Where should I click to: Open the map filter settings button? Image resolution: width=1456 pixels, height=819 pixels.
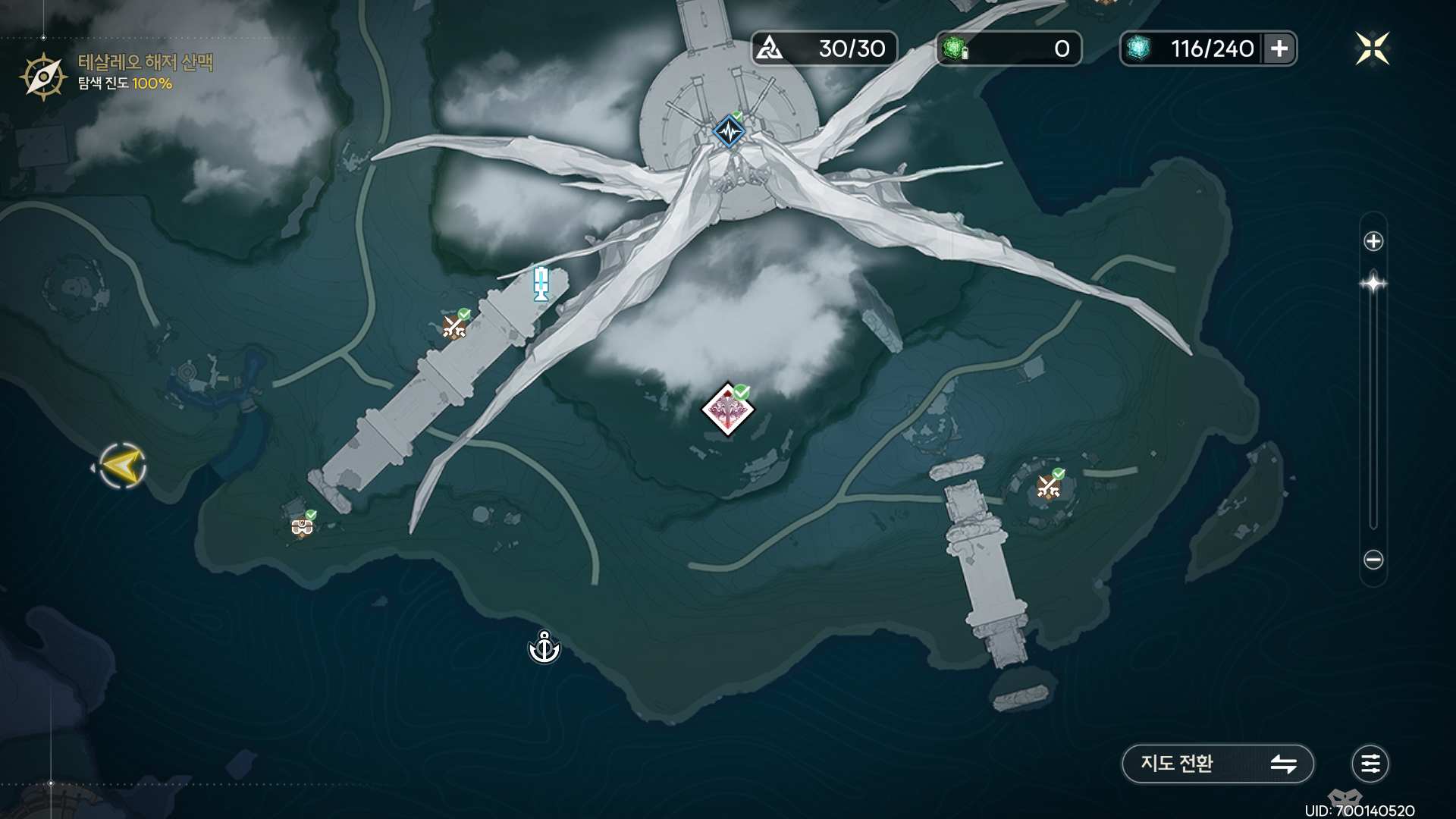click(x=1370, y=764)
